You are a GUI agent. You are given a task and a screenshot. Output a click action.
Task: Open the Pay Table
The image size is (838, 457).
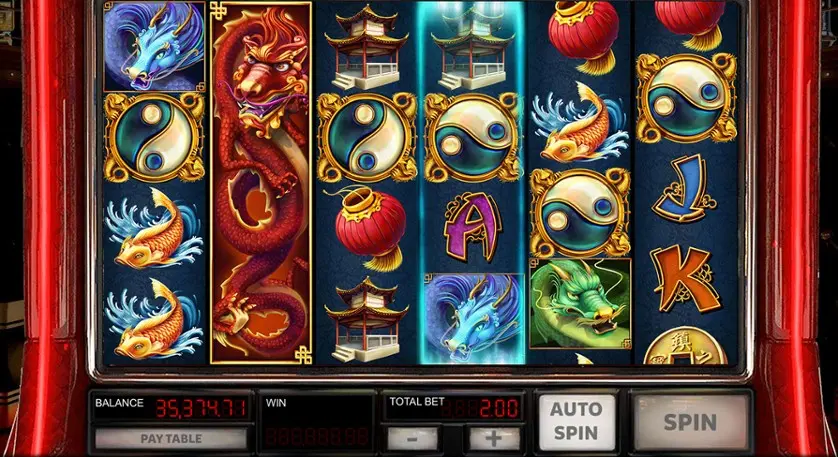pos(170,438)
